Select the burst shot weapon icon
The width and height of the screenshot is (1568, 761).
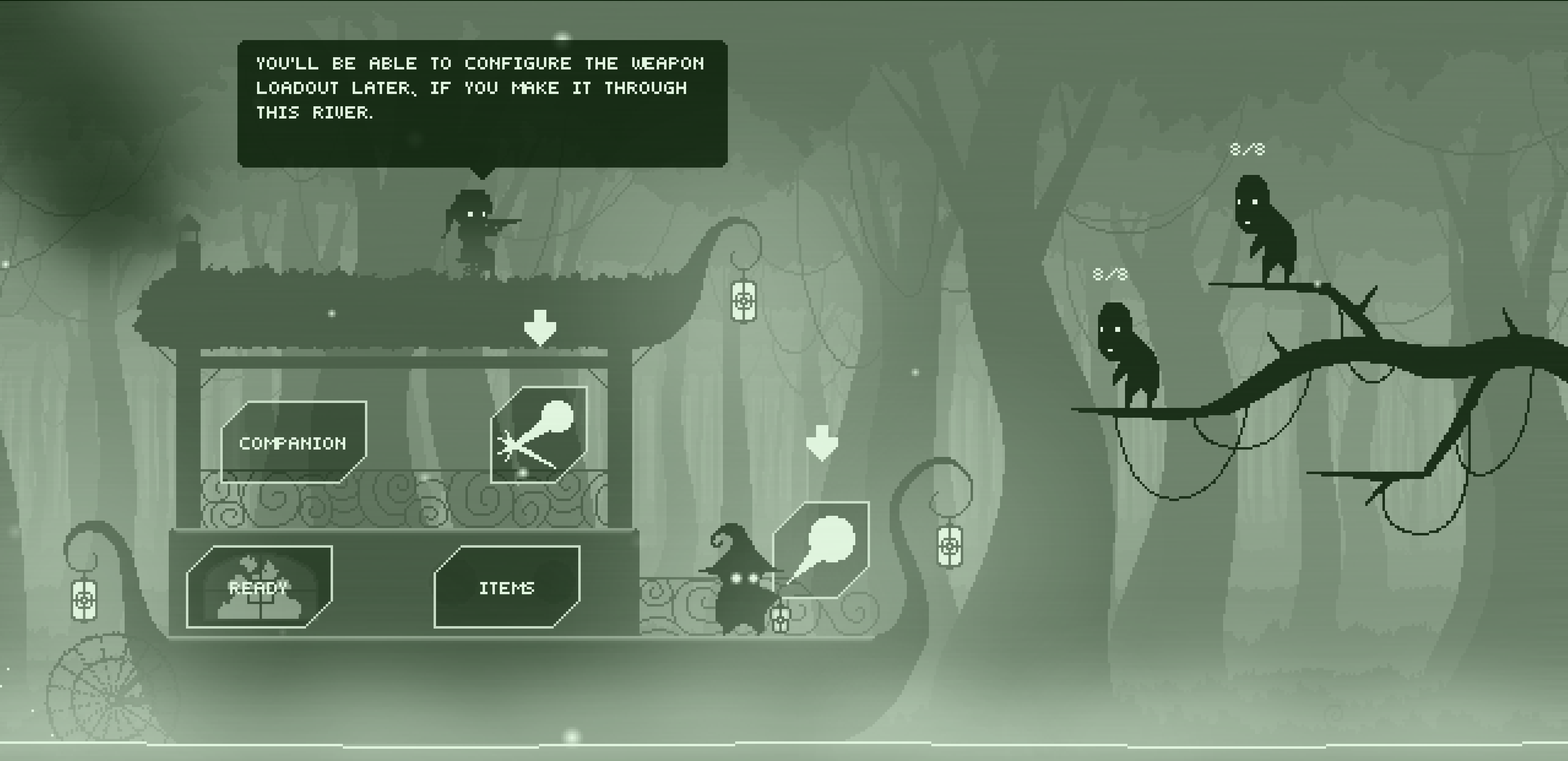539,435
